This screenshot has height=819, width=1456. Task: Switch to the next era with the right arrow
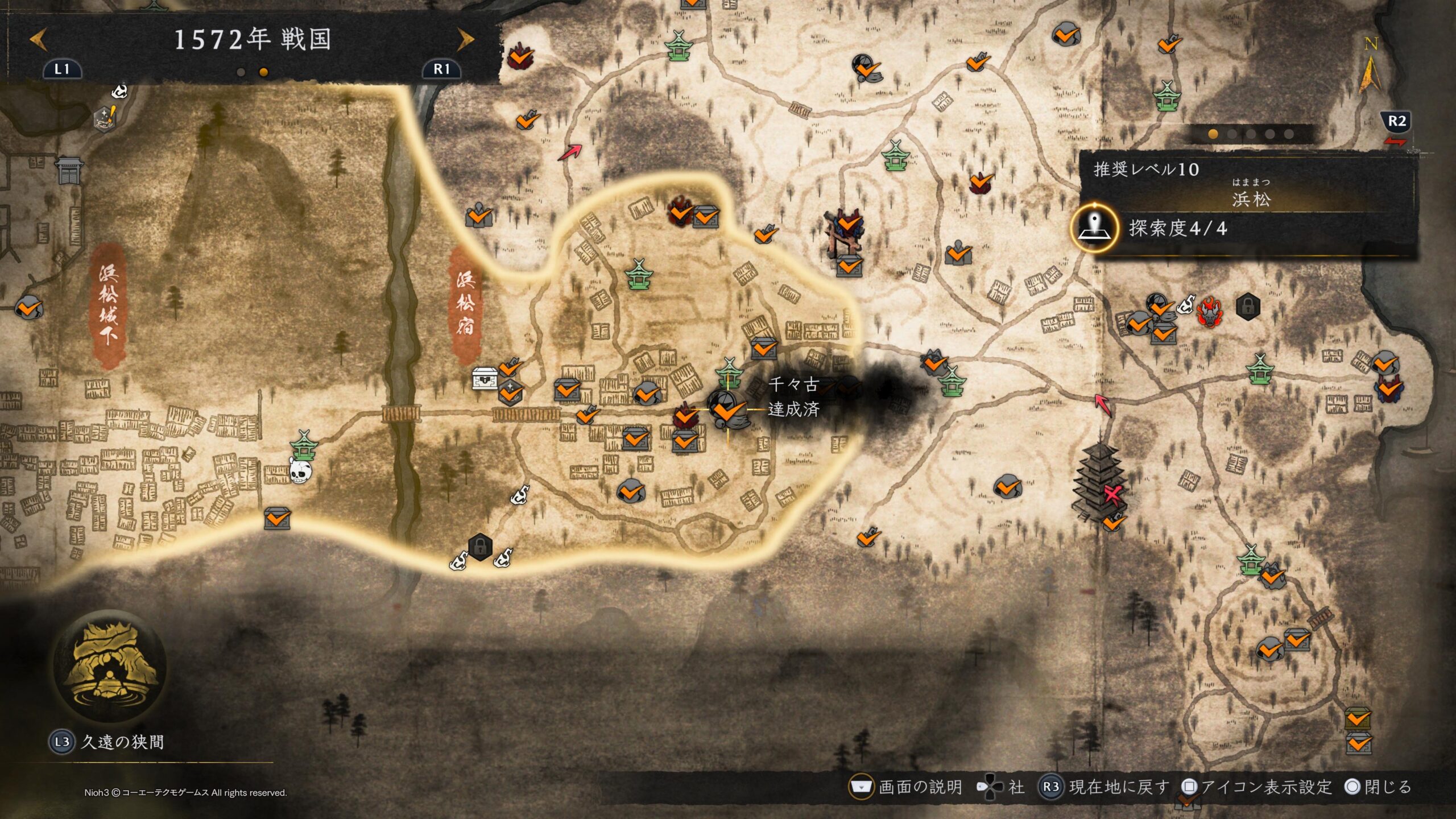(465, 40)
